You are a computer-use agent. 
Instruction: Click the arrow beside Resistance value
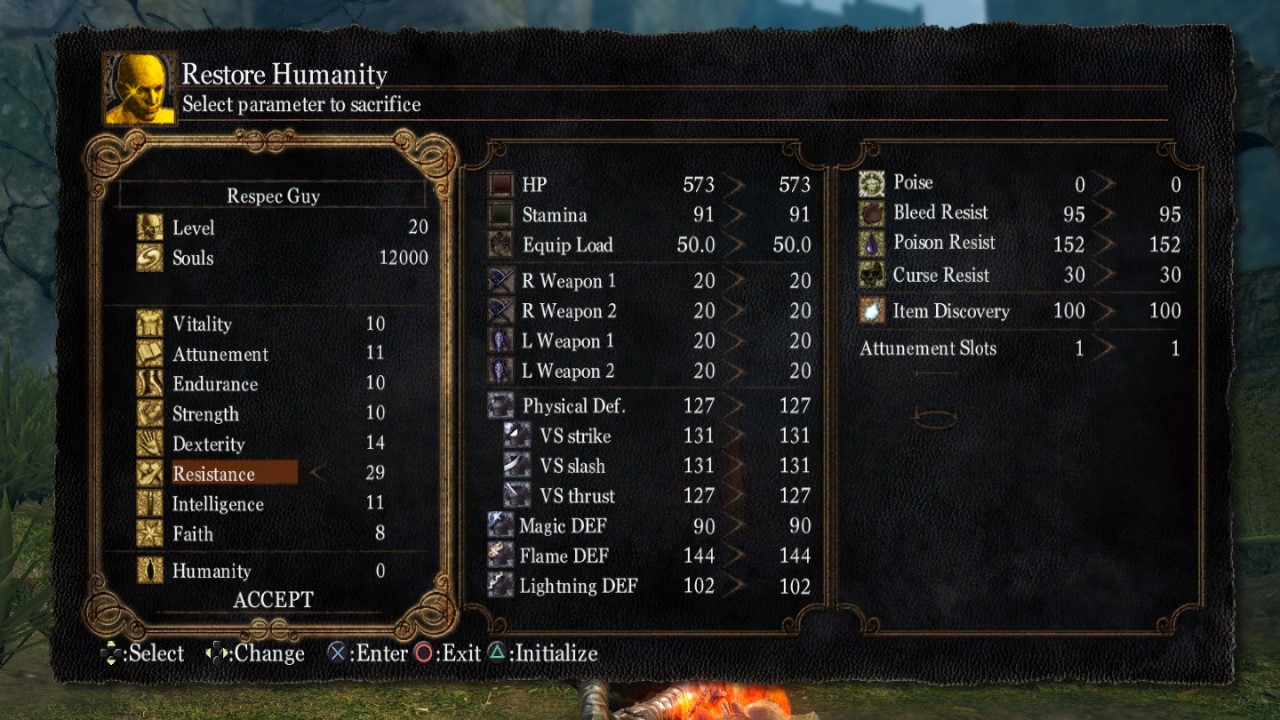(x=316, y=473)
